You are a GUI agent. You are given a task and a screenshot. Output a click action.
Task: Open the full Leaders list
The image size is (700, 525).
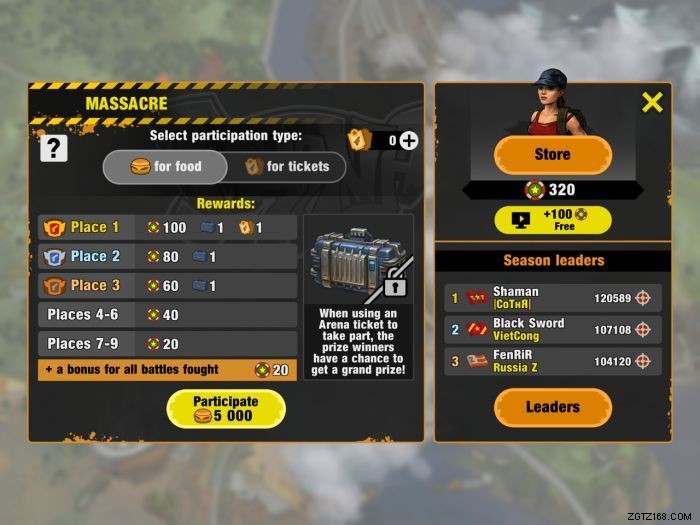point(552,407)
